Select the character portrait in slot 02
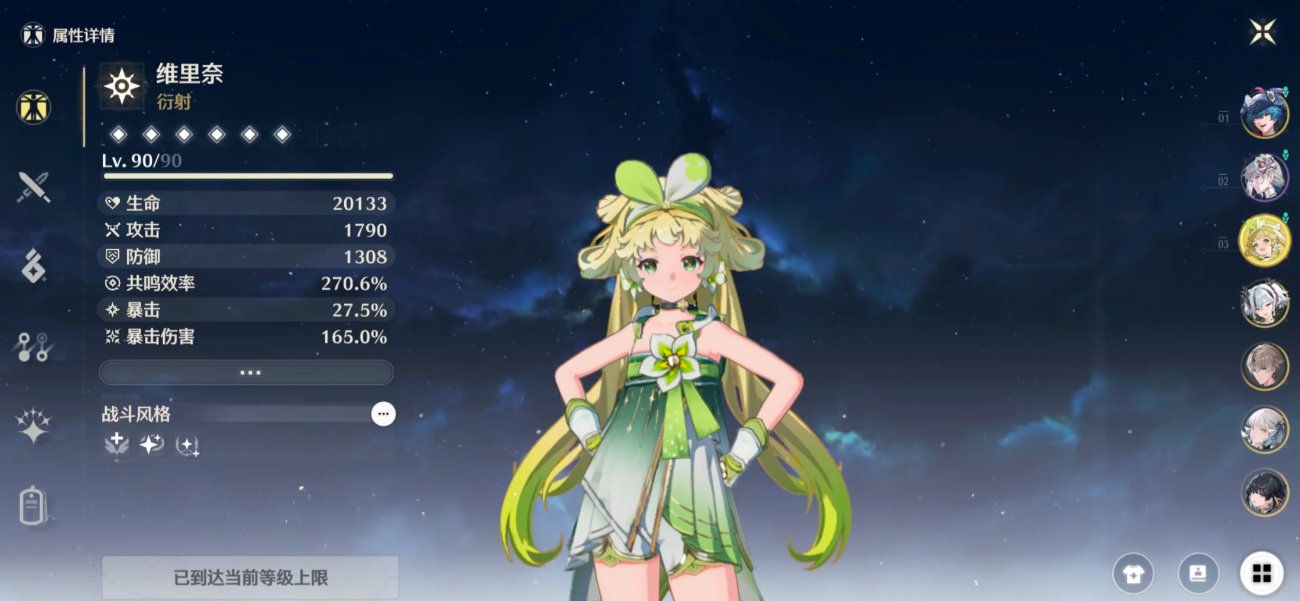 (x=1264, y=178)
